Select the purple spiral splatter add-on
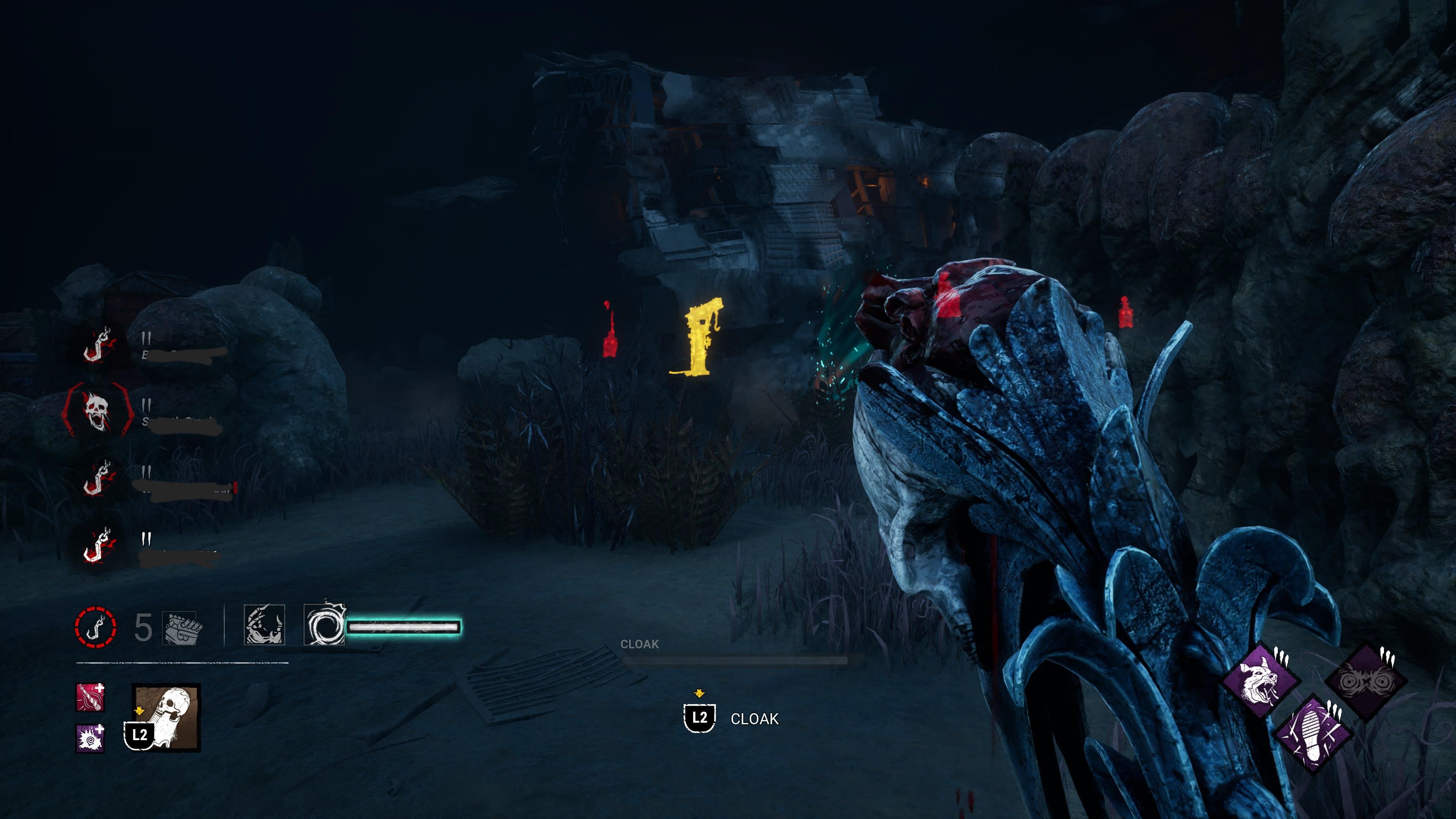Viewport: 1456px width, 819px height. pyautogui.click(x=90, y=738)
